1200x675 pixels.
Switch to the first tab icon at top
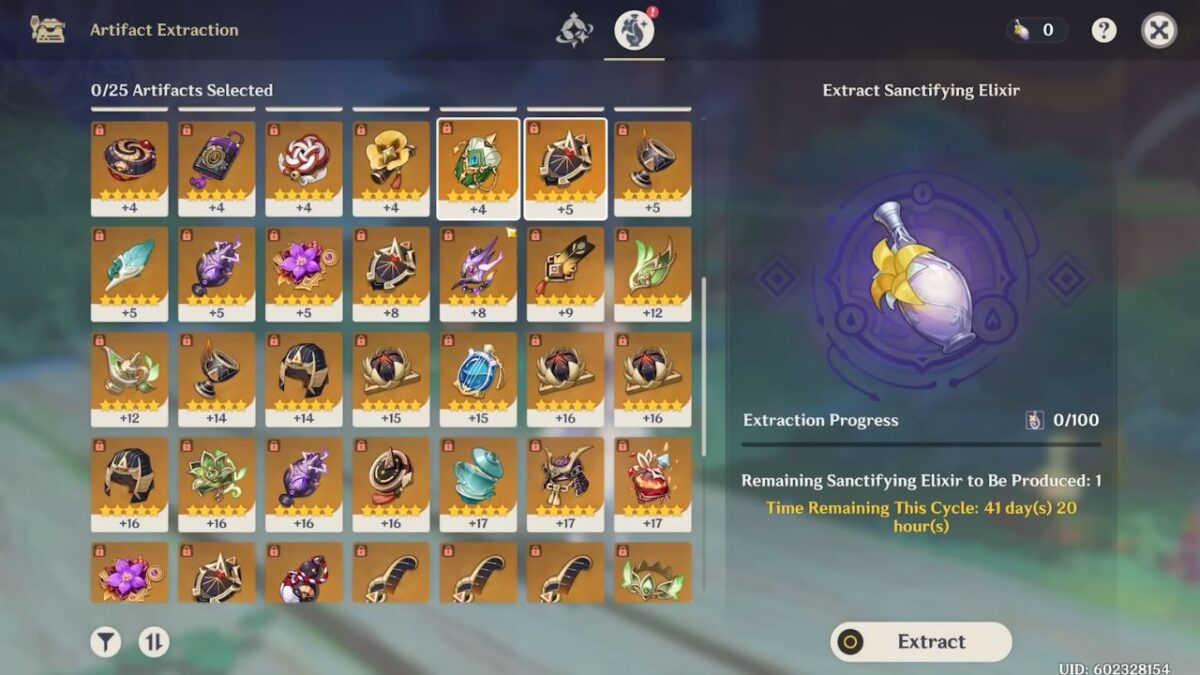[x=574, y=31]
